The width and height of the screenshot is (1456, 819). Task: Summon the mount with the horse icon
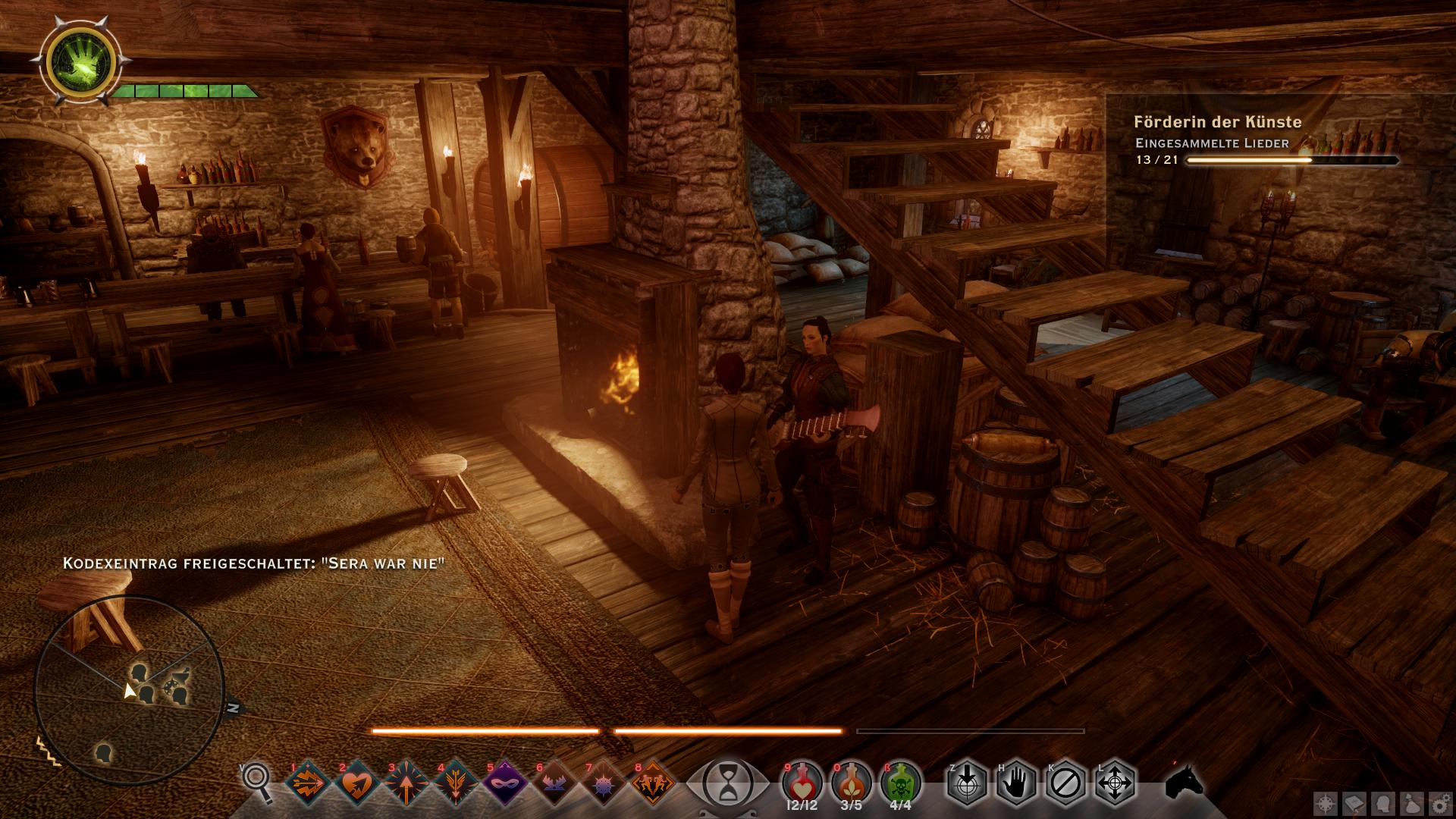pos(1185,782)
